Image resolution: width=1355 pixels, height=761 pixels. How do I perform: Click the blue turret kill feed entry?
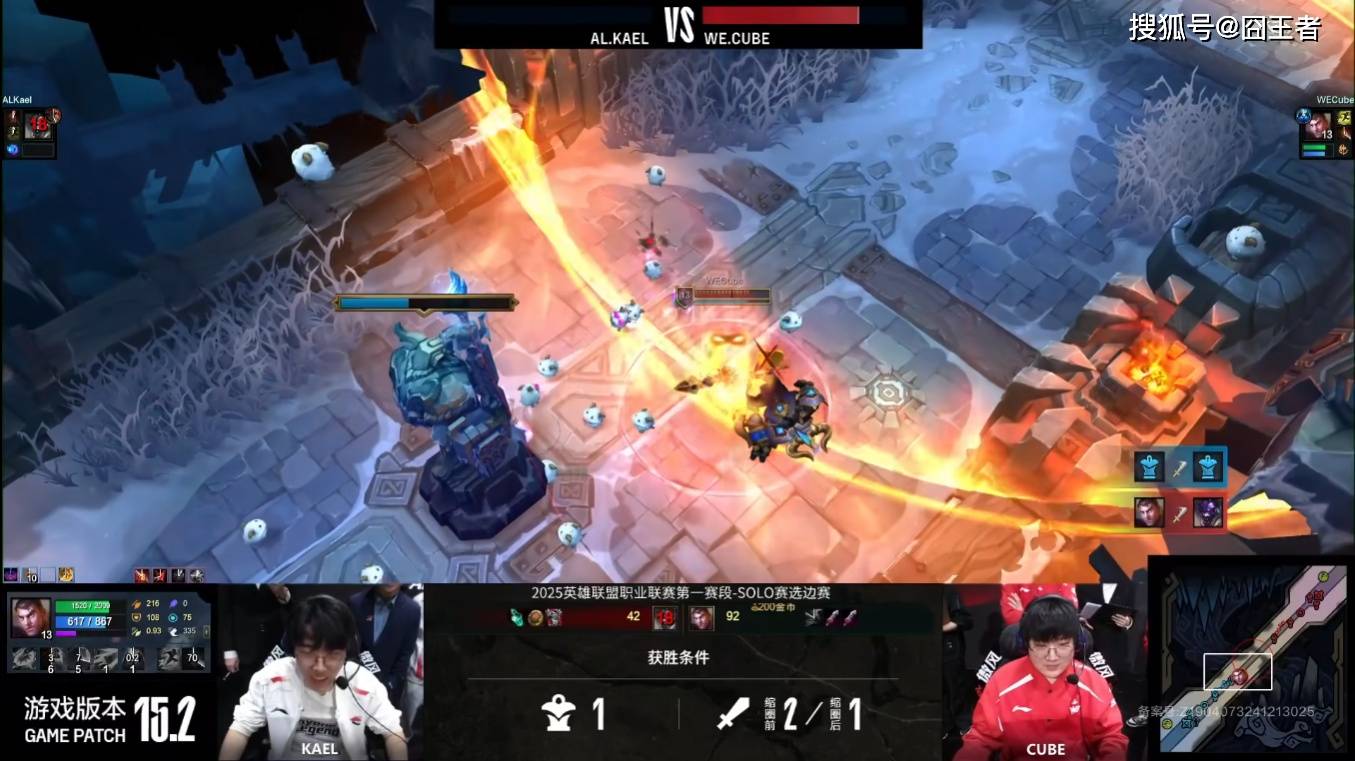tap(1179, 467)
